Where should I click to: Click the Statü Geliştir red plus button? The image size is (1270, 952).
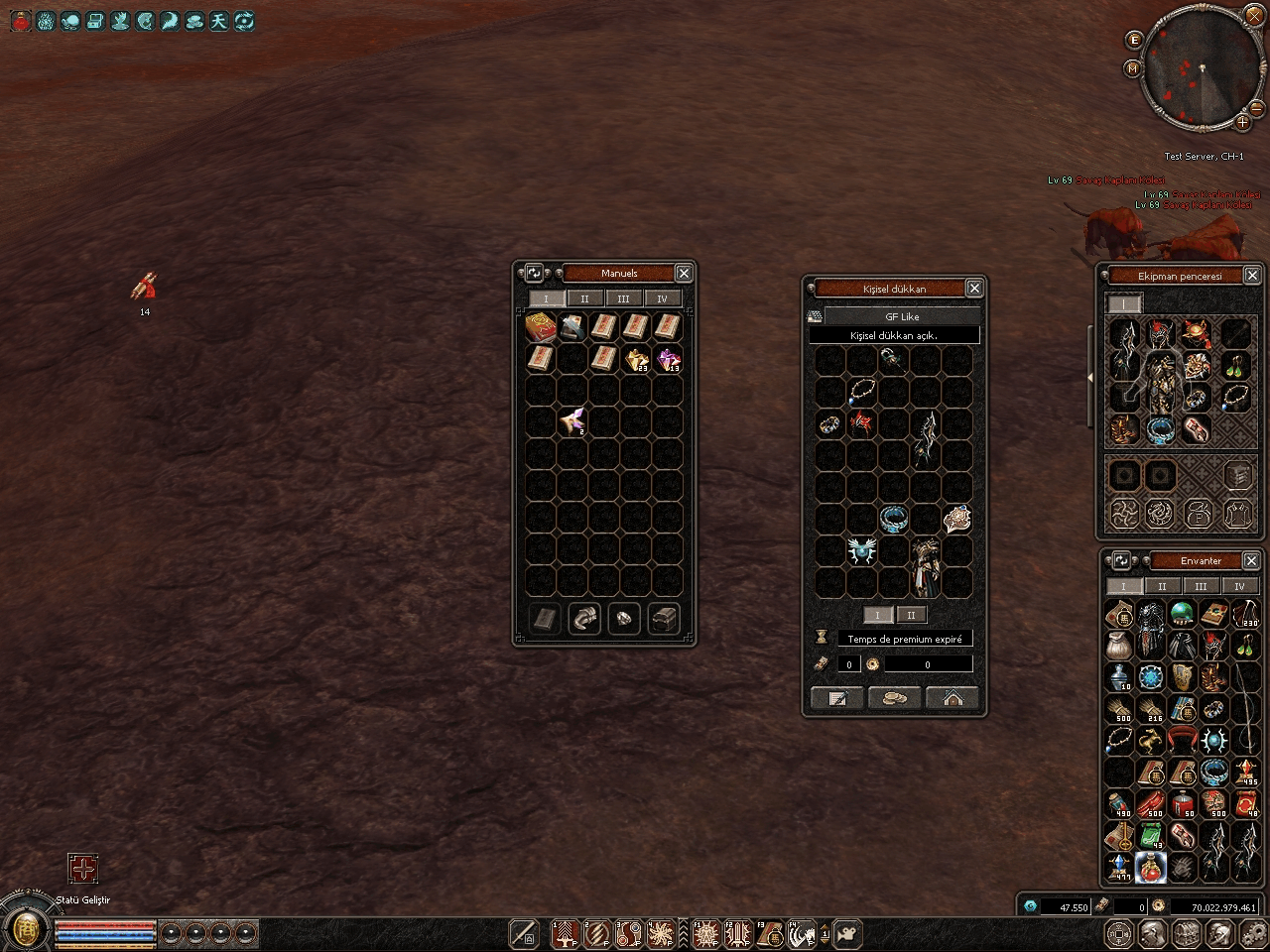(83, 870)
